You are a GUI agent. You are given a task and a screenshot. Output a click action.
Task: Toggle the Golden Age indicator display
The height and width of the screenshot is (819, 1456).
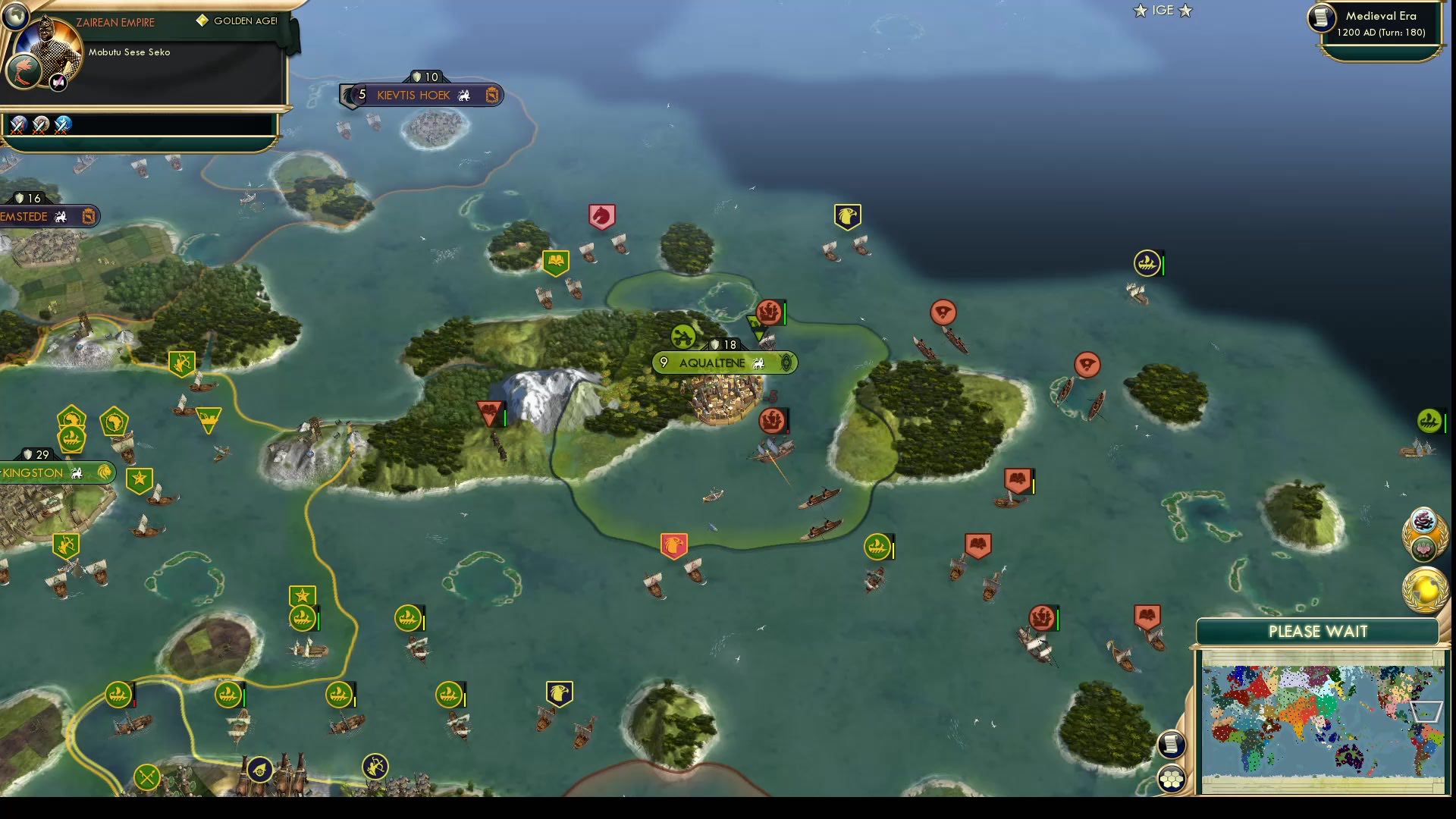pyautogui.click(x=235, y=22)
